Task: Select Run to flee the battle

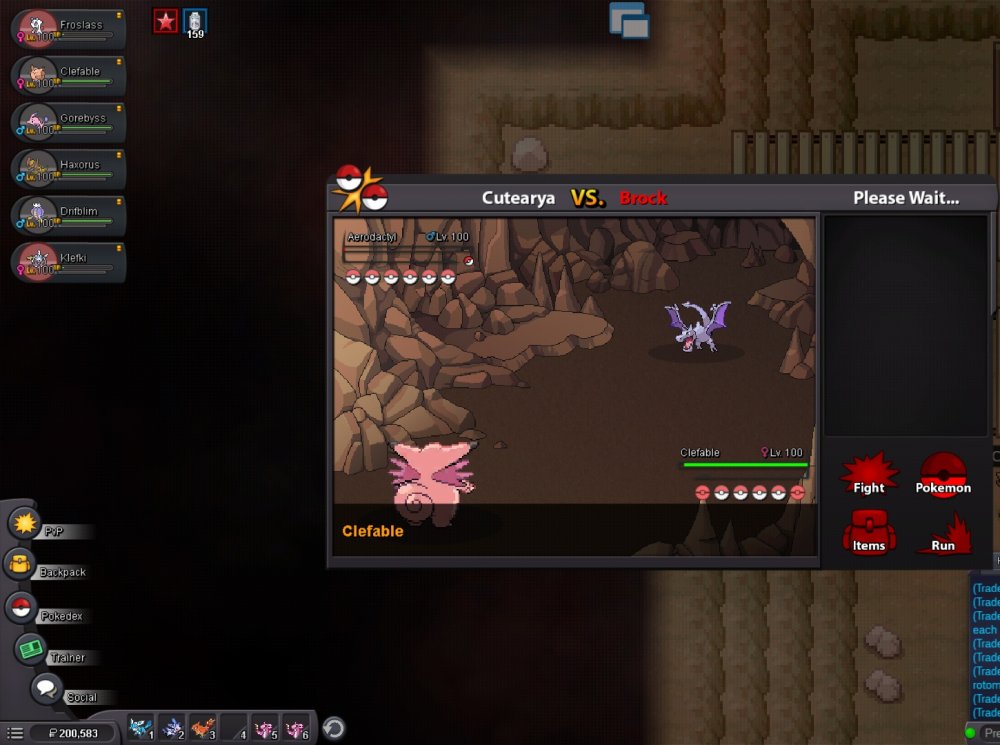Action: click(943, 533)
